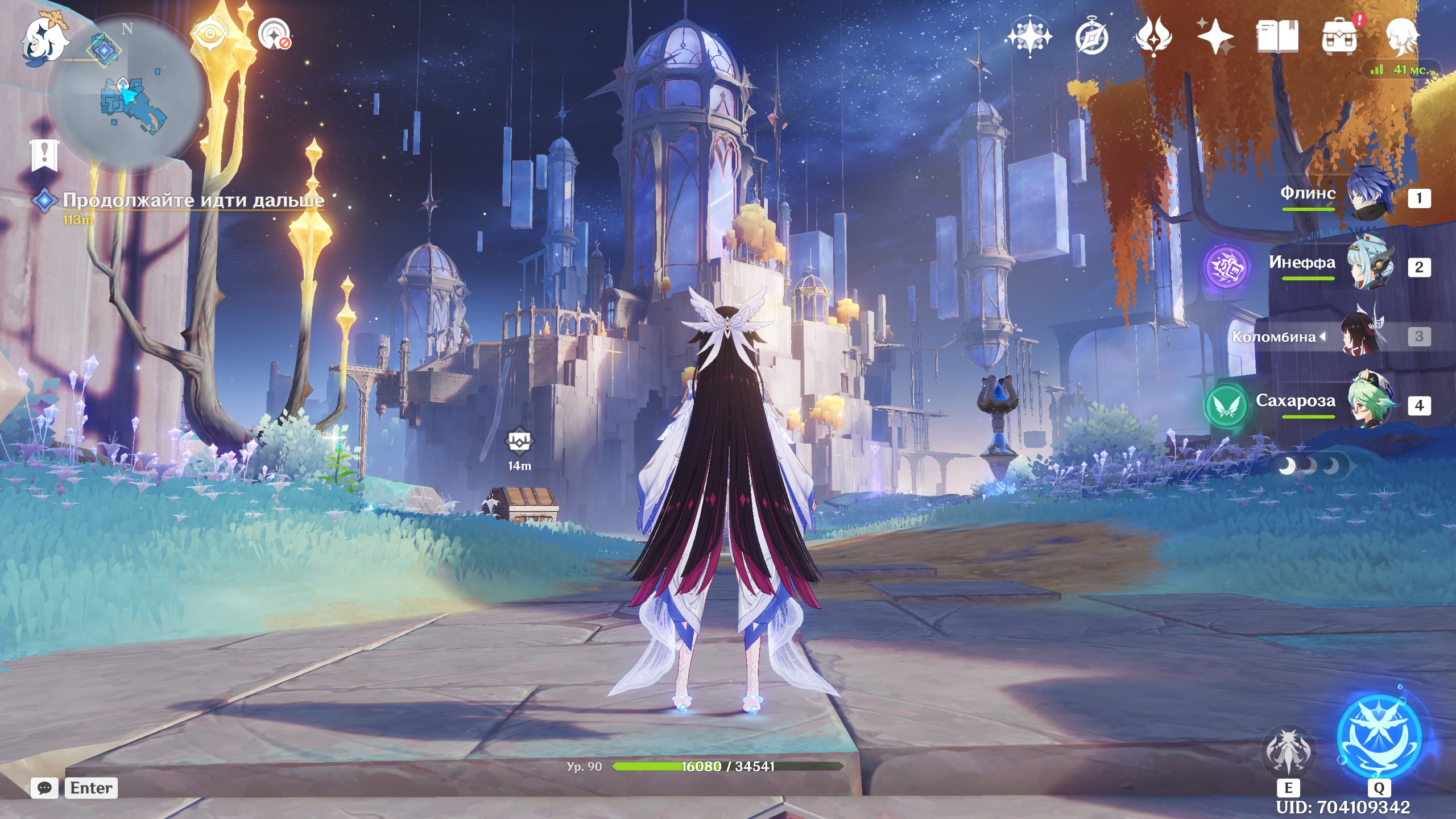Open the Wish four-pointed star icon
The image size is (1456, 819).
tap(1215, 38)
